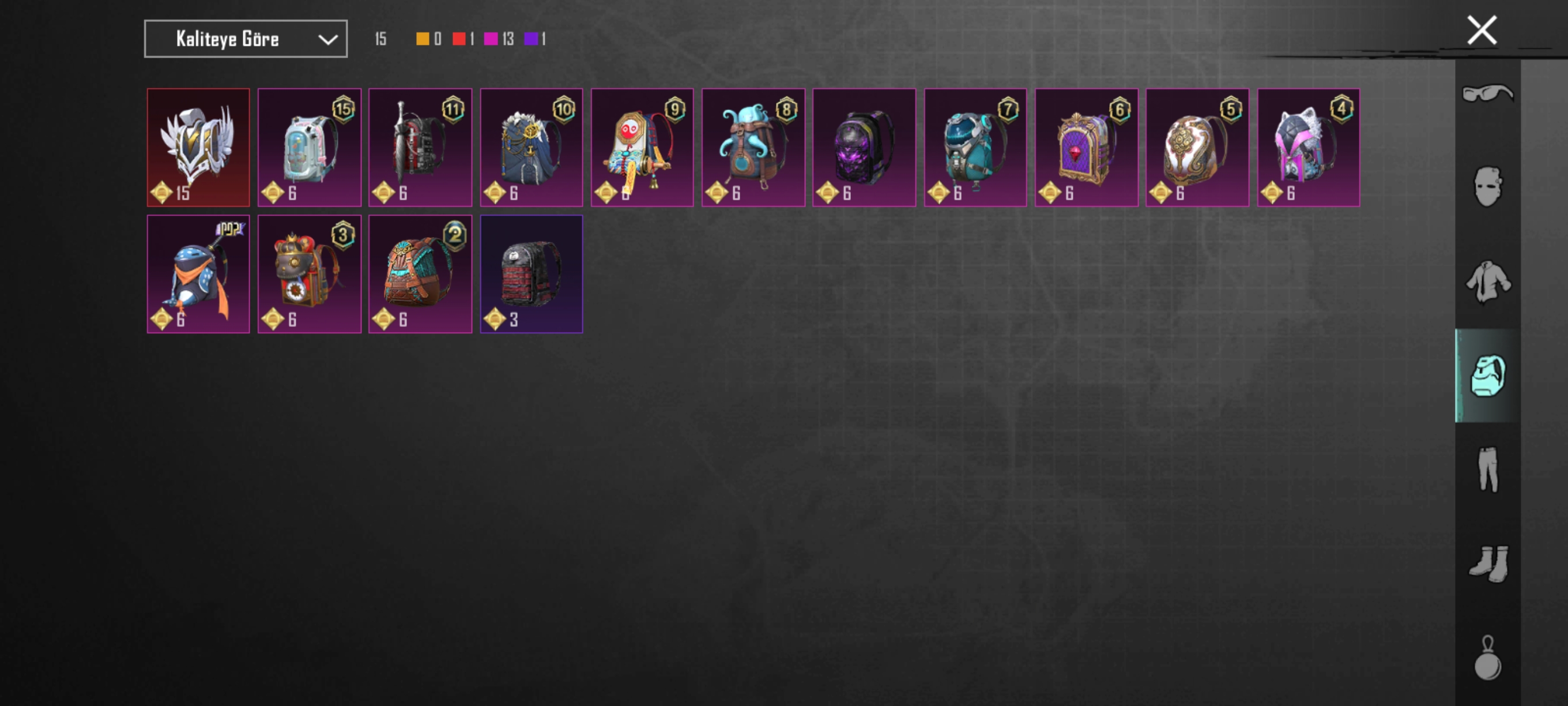
Task: Select the red mask backpack badge 9
Action: coord(642,148)
